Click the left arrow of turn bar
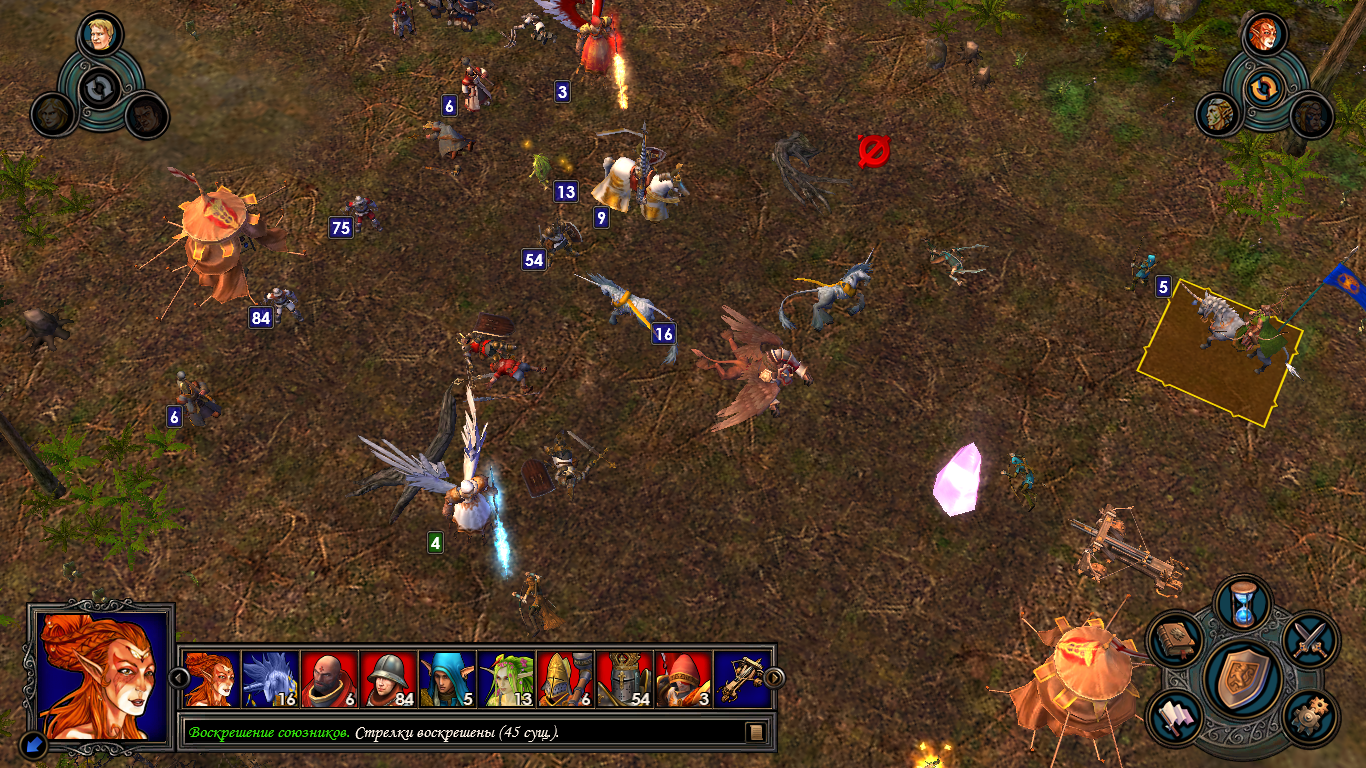Viewport: 1366px width, 768px height. 180,678
